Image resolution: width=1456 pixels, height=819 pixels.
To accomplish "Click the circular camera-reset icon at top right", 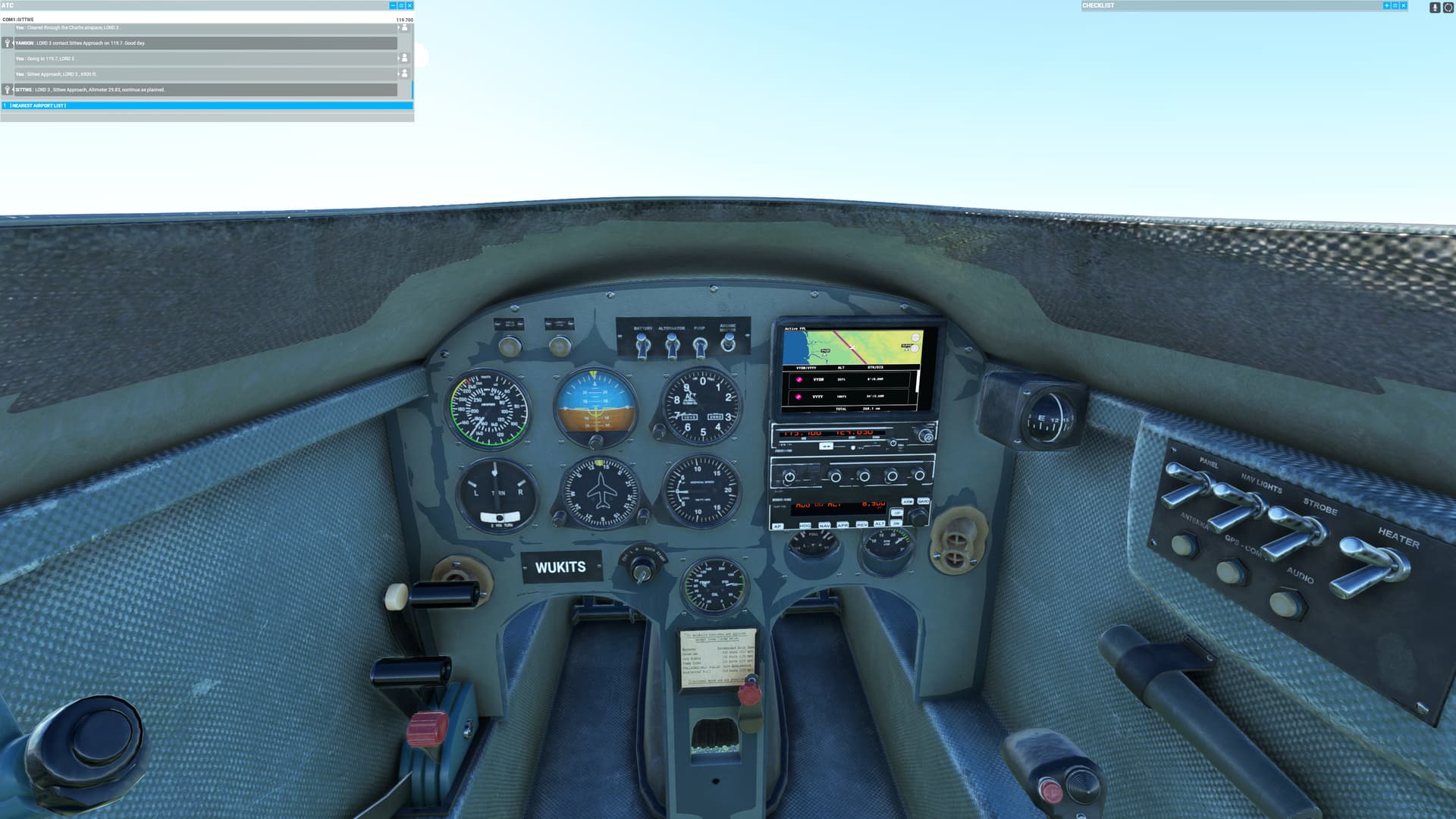I will [x=1449, y=7].
